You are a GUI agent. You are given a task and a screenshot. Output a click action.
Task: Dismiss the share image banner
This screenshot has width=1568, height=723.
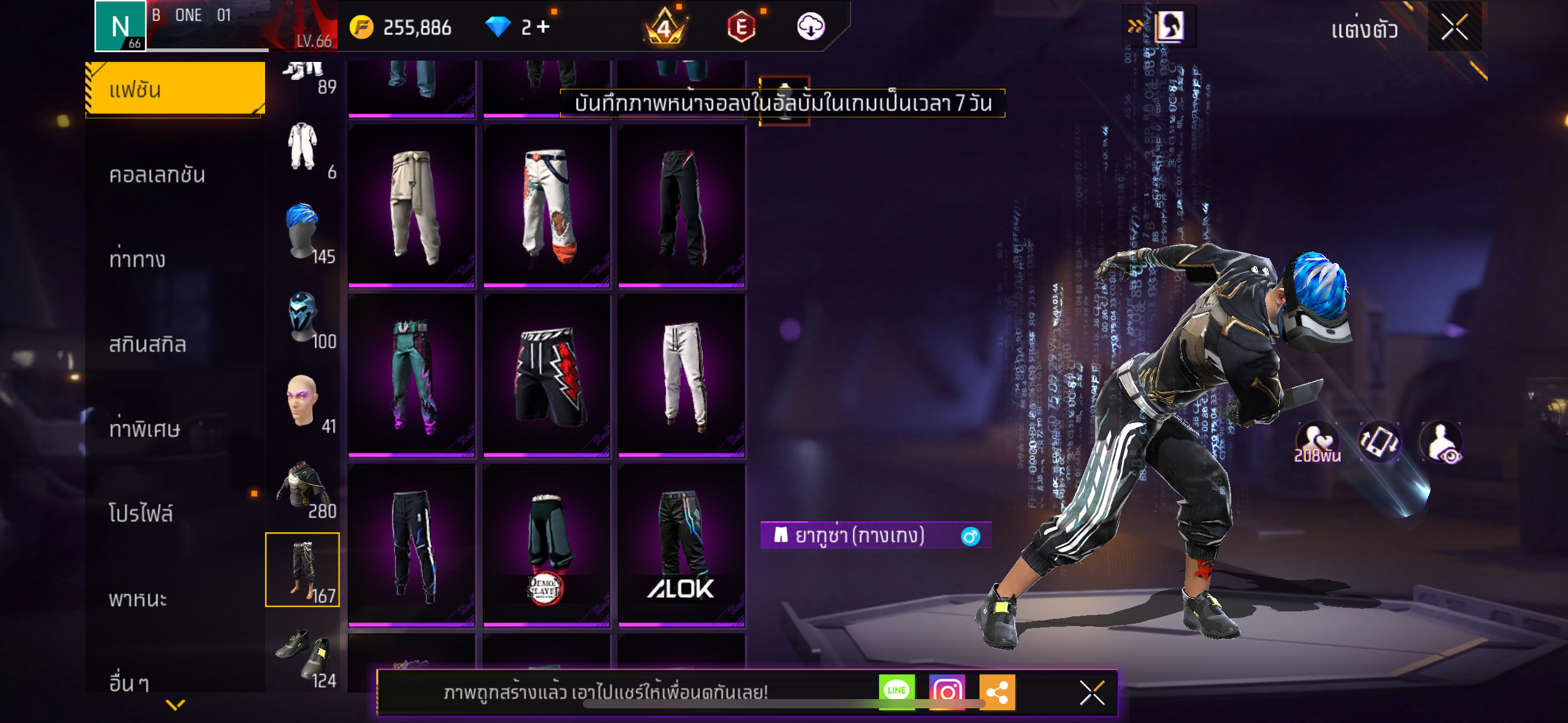1092,693
